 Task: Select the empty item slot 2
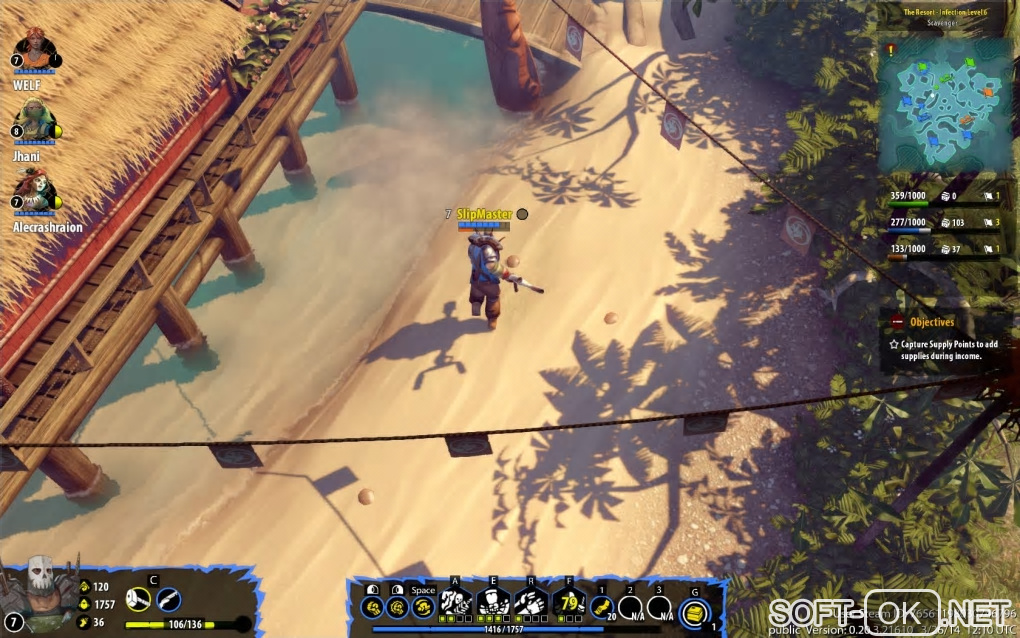pos(631,606)
